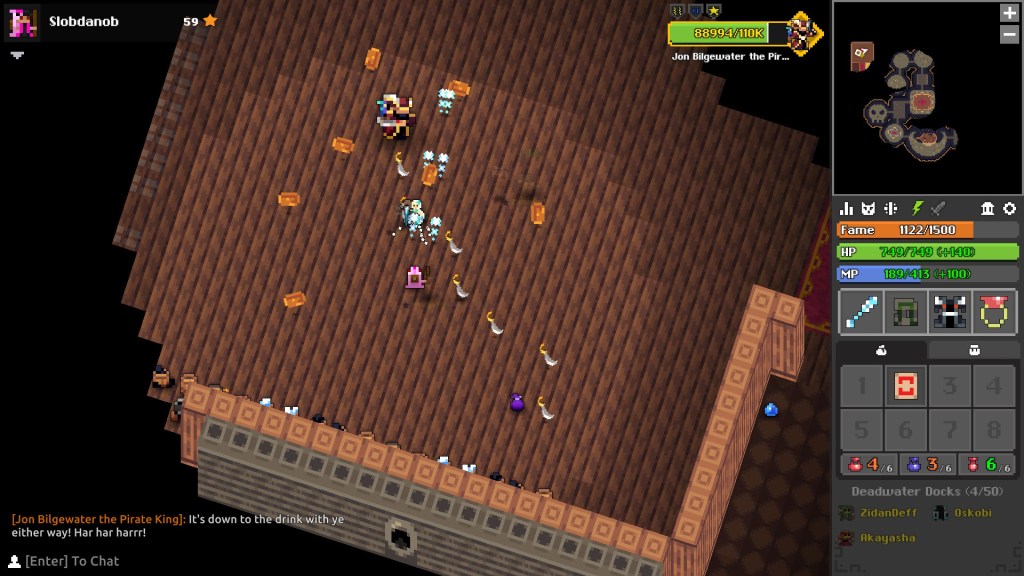Image resolution: width=1024 pixels, height=576 pixels.
Task: Open the bank building icon
Action: tap(988, 208)
